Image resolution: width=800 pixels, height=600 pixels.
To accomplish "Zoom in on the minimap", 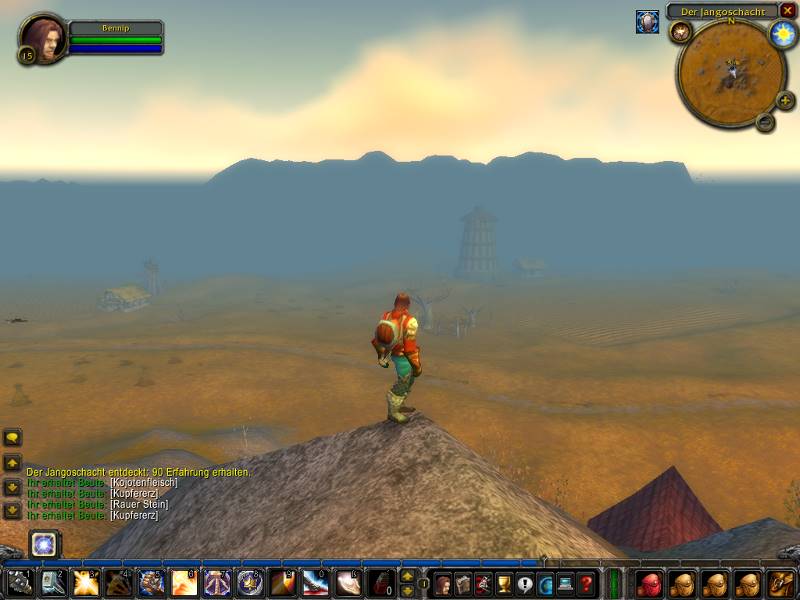I will pos(785,101).
